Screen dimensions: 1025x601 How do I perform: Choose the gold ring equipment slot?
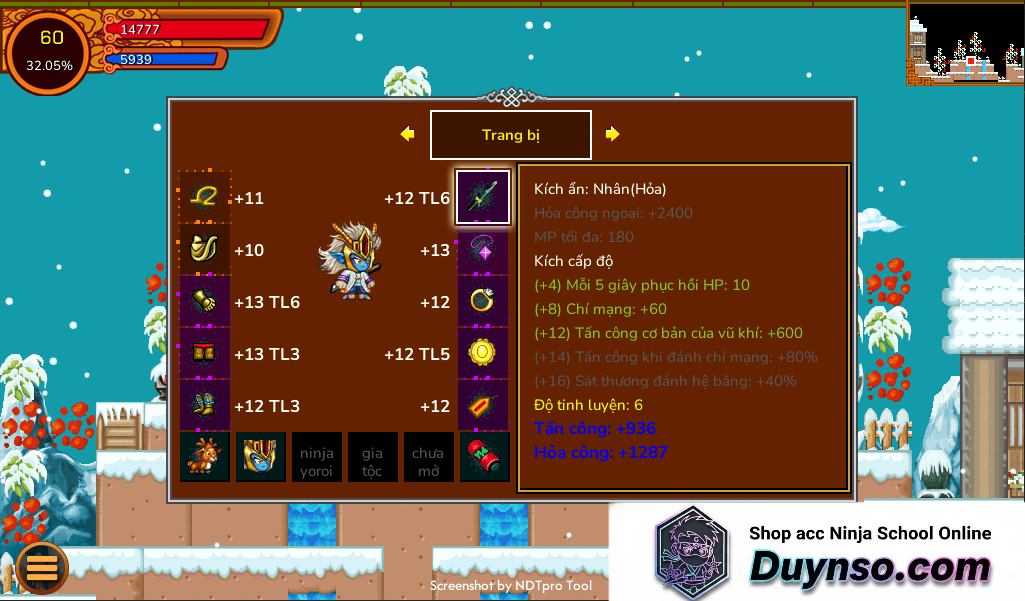point(483,302)
